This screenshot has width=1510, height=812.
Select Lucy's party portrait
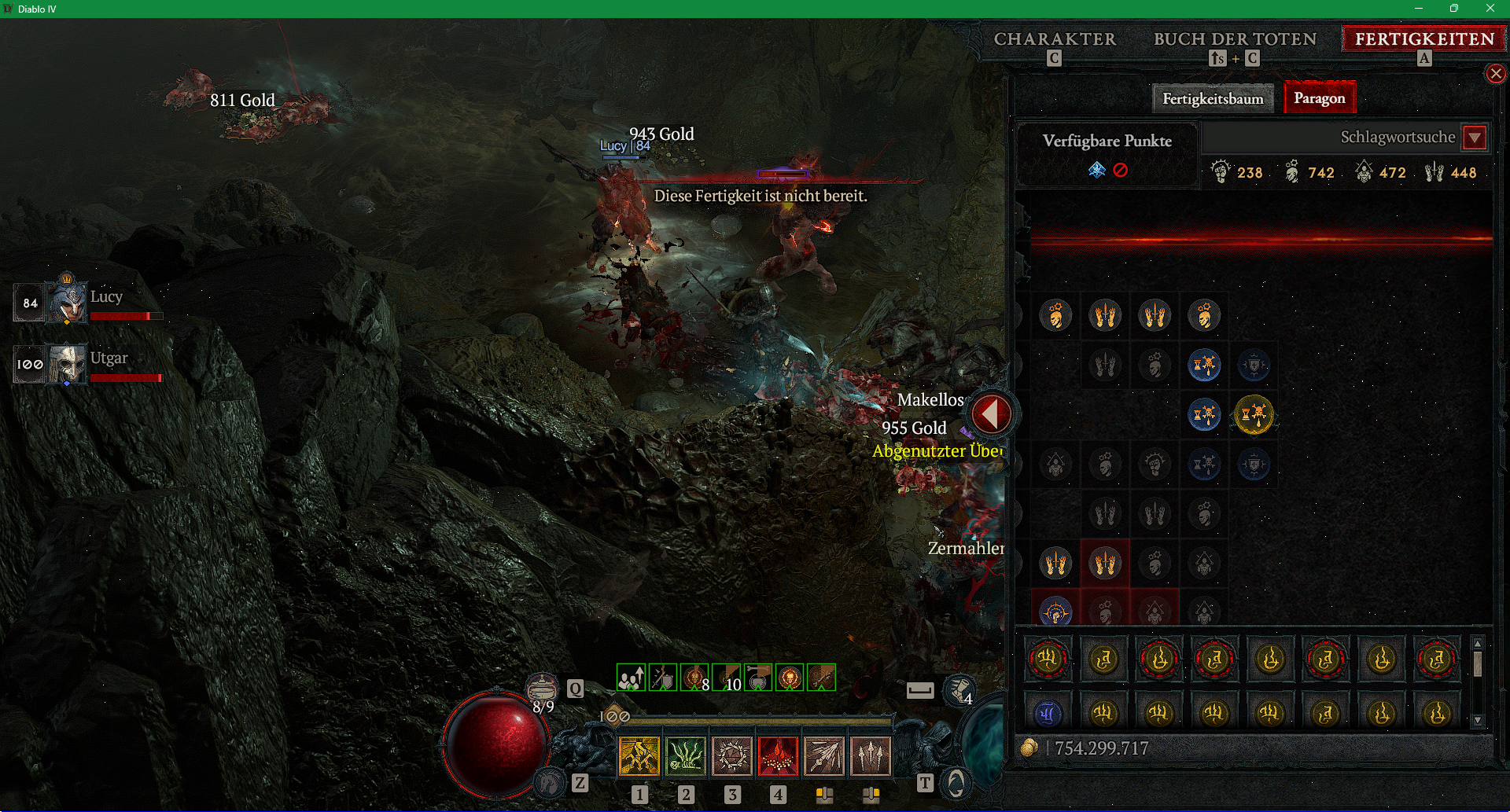(67, 302)
